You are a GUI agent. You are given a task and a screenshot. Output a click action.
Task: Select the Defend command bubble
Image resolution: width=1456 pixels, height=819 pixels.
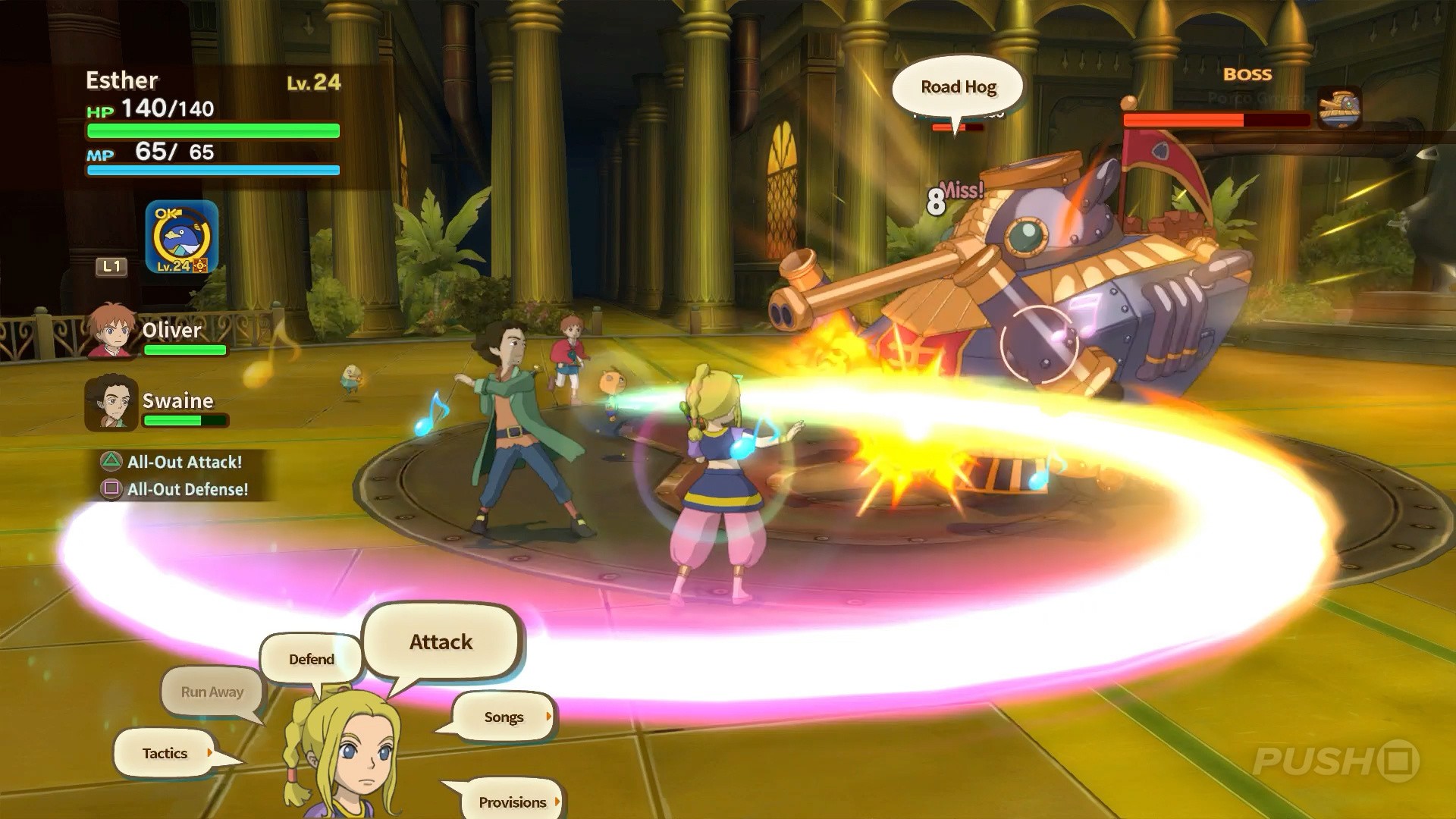tap(311, 659)
